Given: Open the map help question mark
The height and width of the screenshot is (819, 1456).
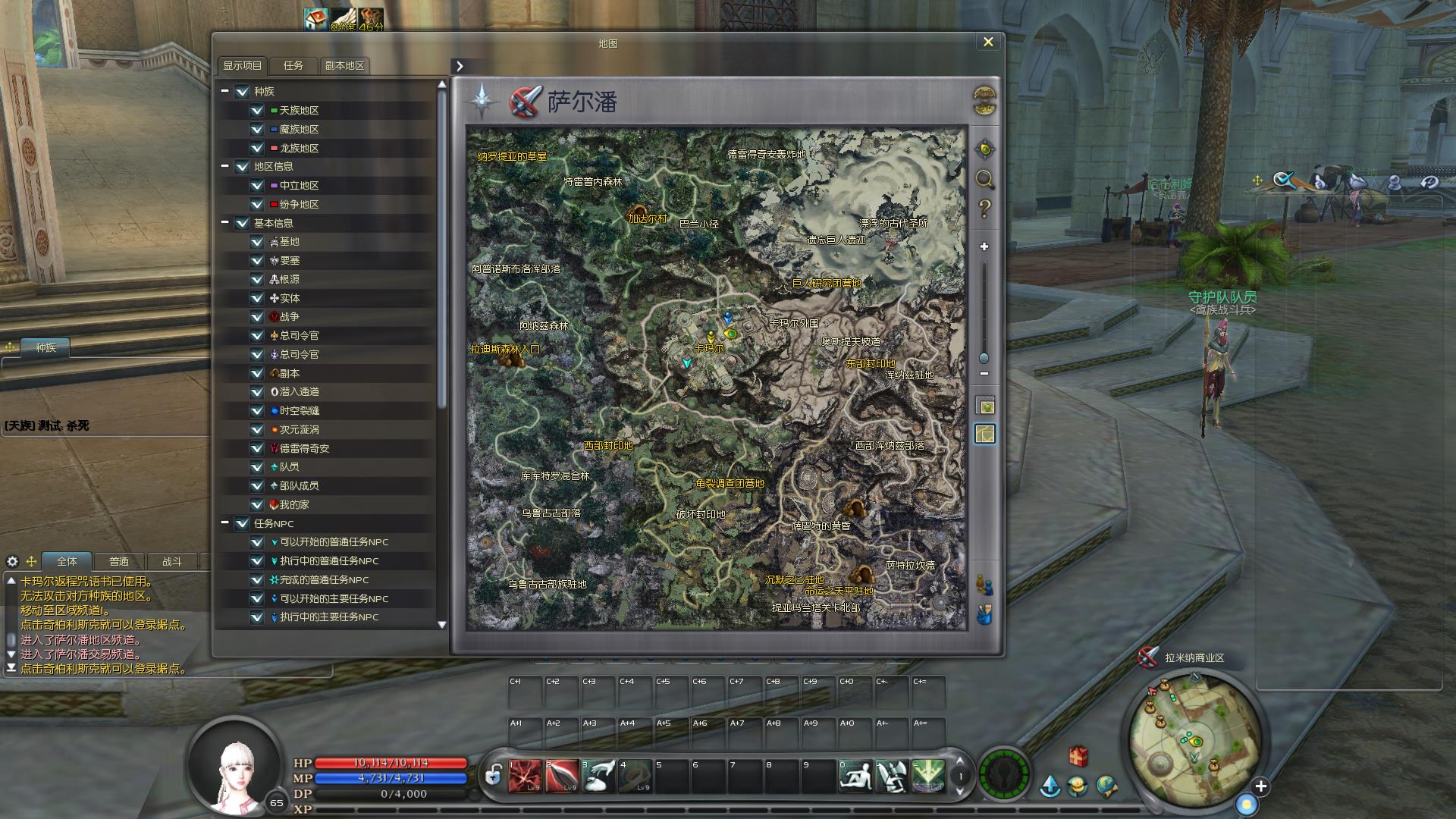Looking at the screenshot, I should click(984, 209).
